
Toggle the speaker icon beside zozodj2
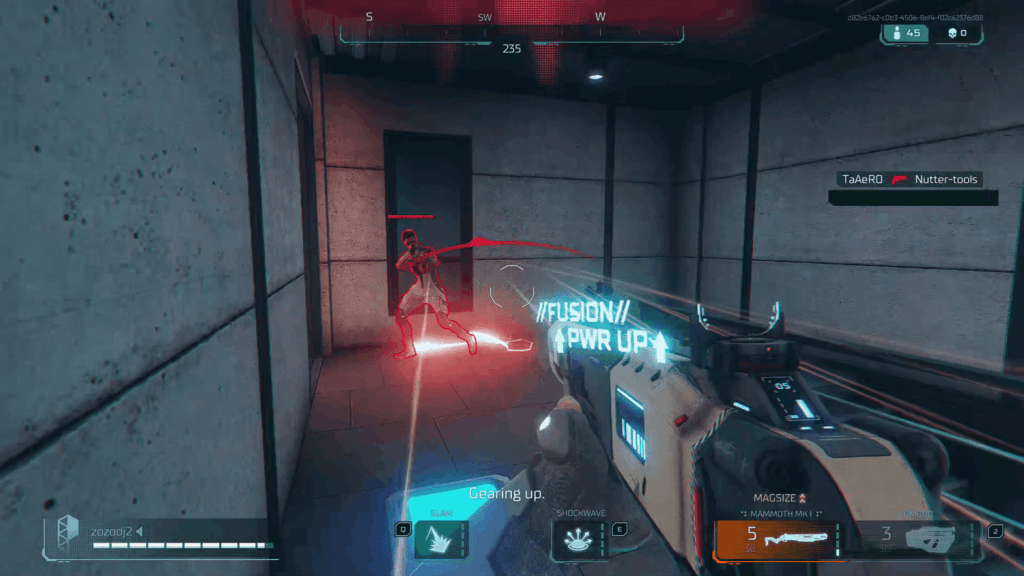[139, 531]
